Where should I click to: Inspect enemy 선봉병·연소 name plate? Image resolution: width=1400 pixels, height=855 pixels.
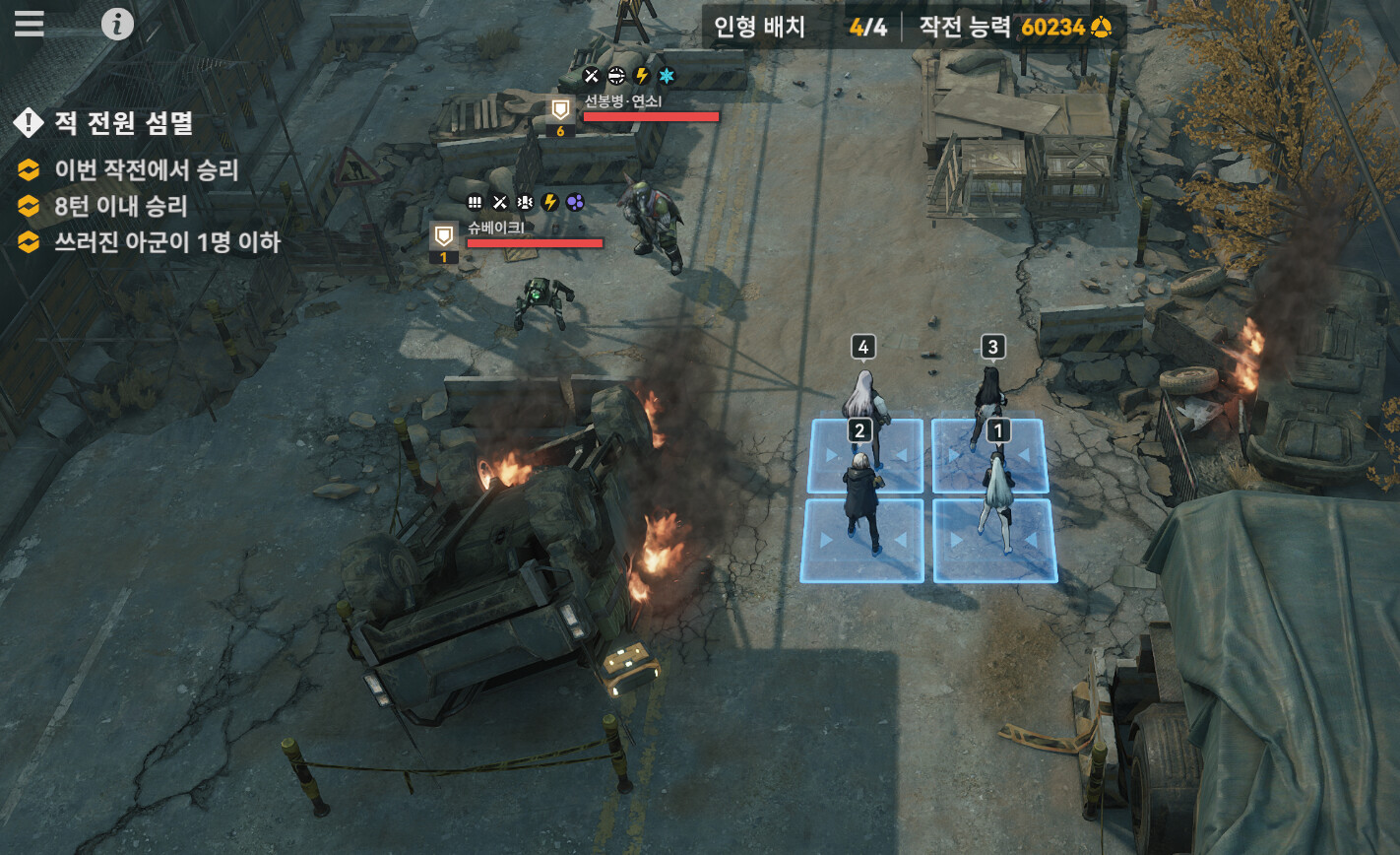(624, 101)
